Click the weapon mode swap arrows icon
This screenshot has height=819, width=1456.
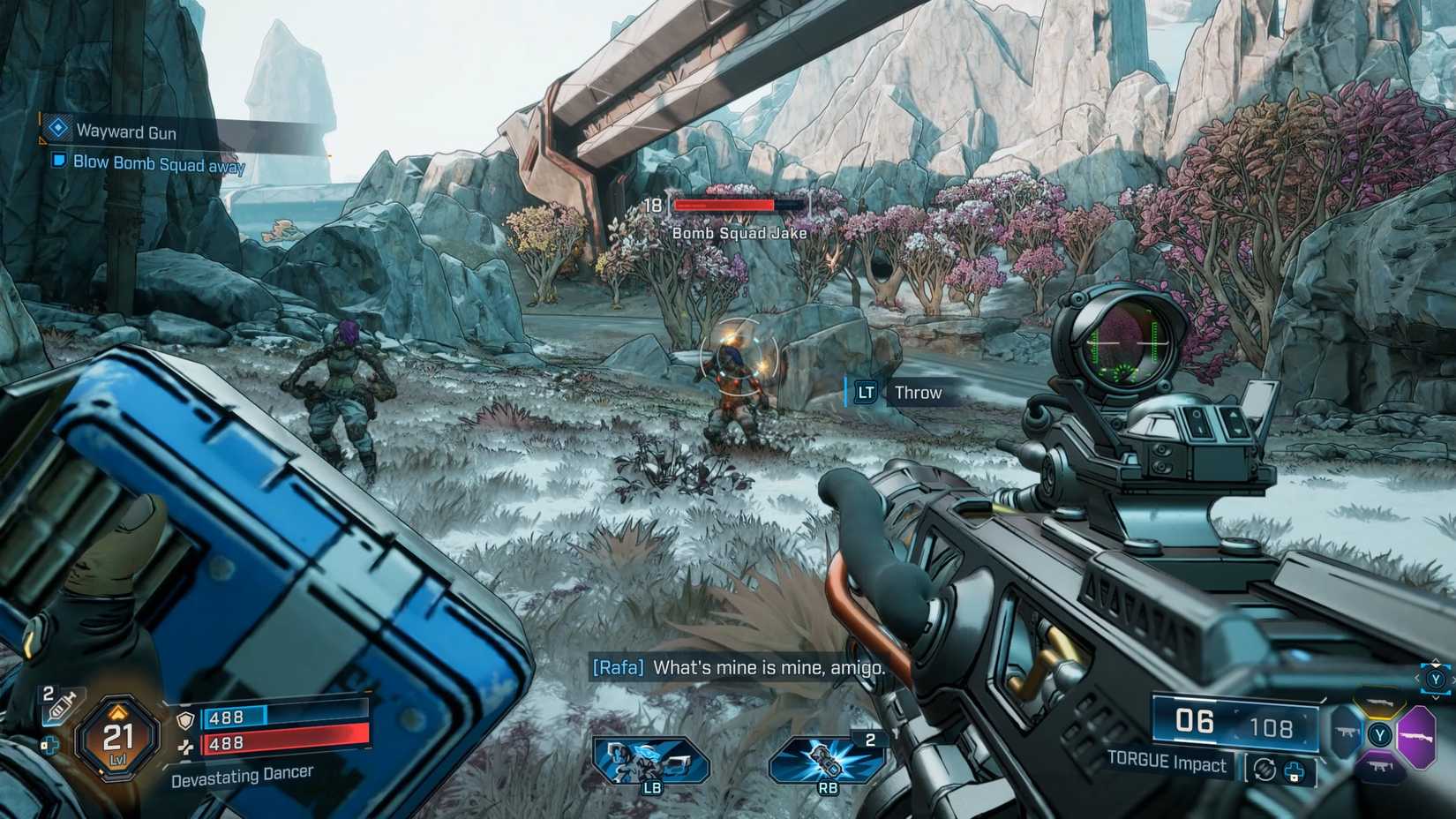point(1265,770)
